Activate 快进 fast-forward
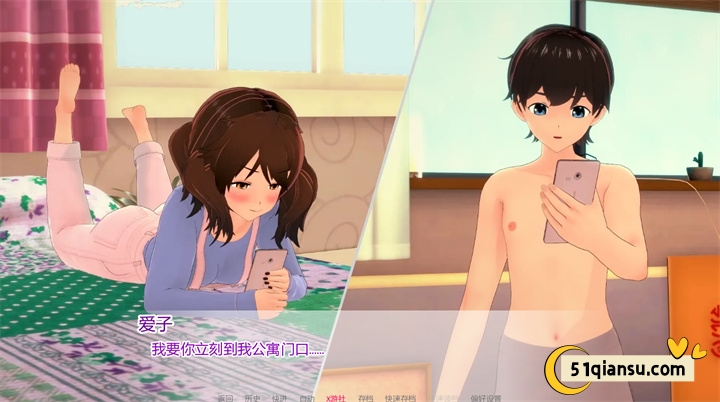This screenshot has height=402, width=720. point(280,397)
